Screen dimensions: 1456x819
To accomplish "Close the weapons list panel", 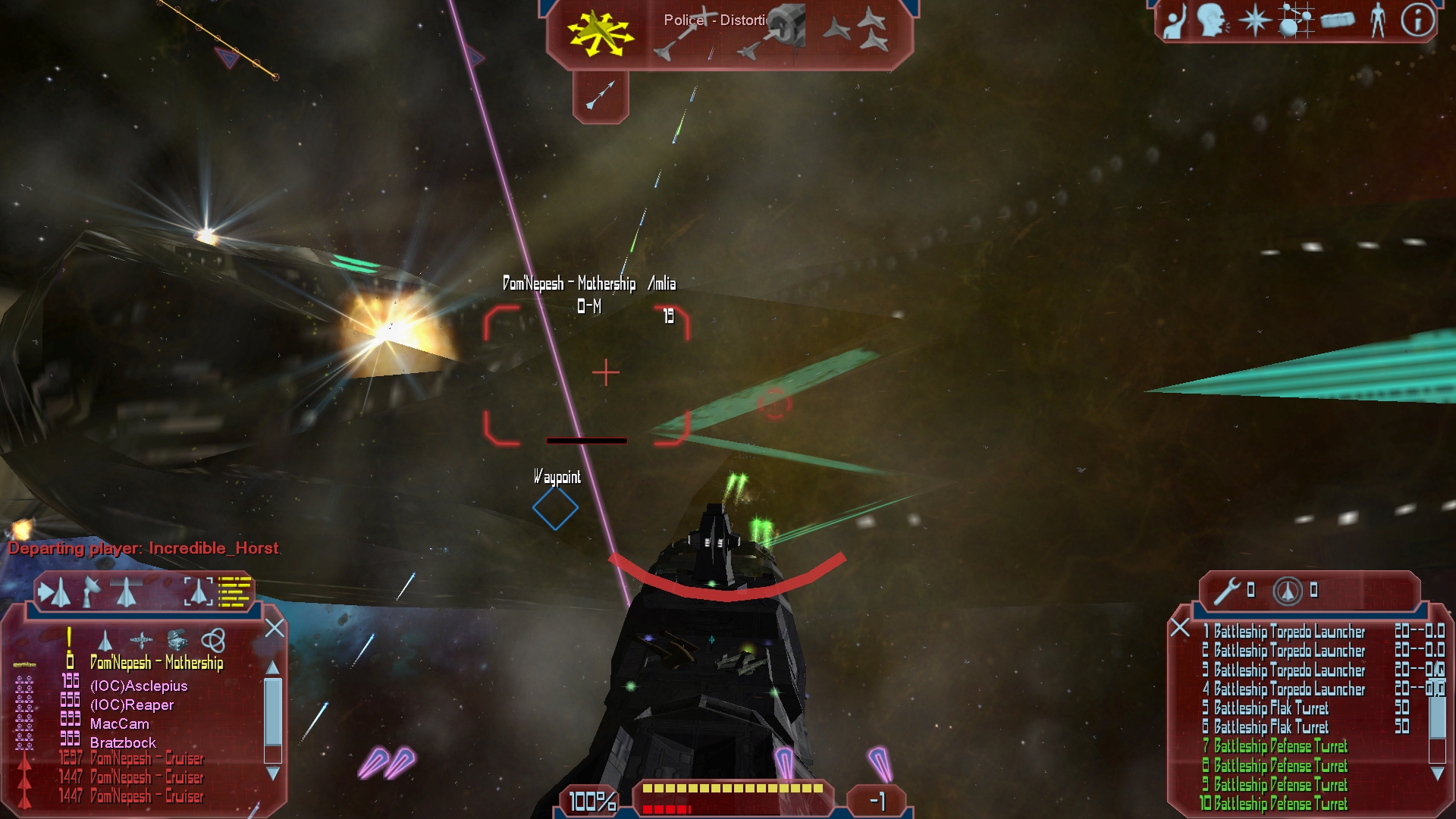I will click(x=1179, y=627).
